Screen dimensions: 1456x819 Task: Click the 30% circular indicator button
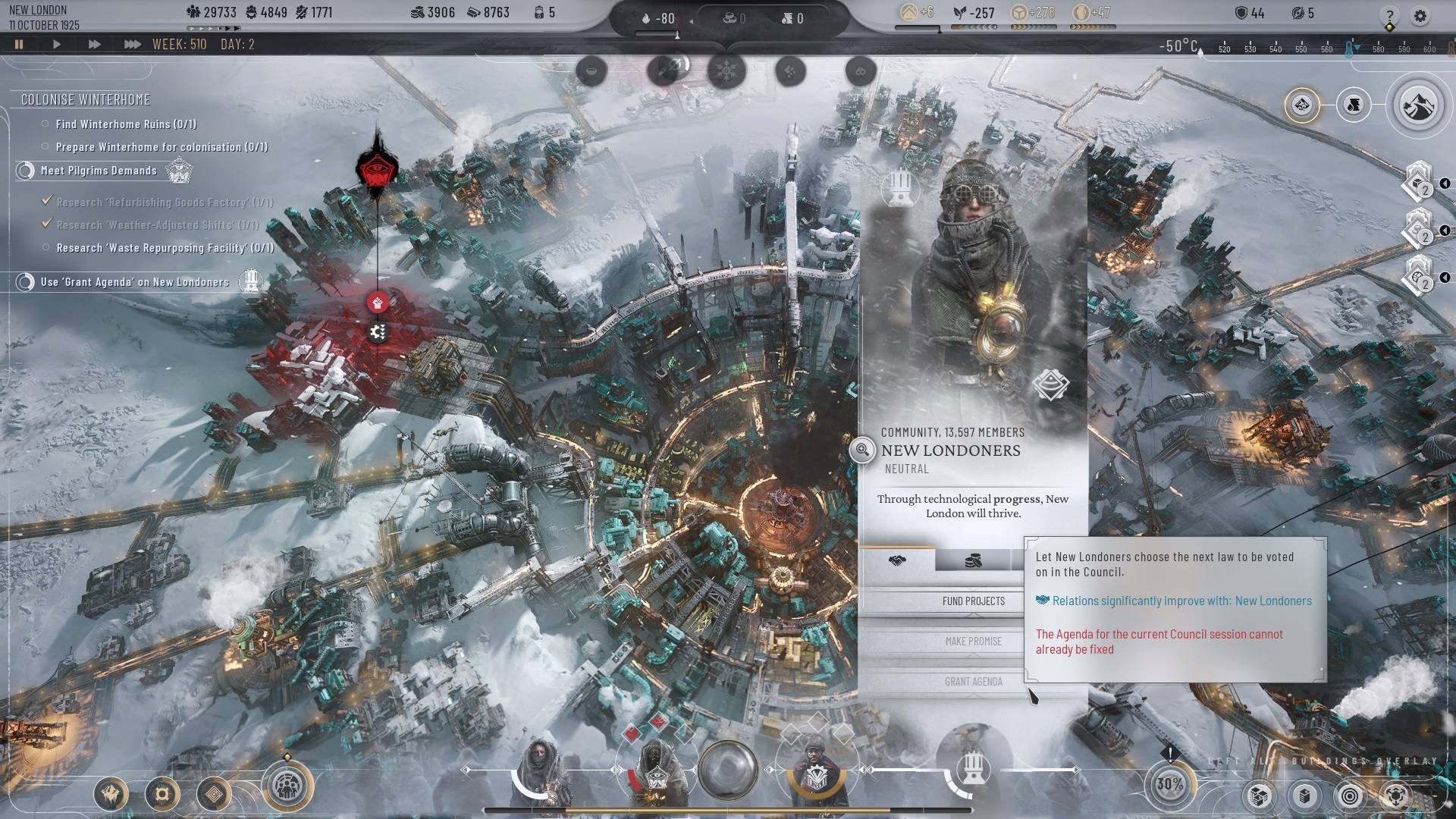(x=1169, y=784)
